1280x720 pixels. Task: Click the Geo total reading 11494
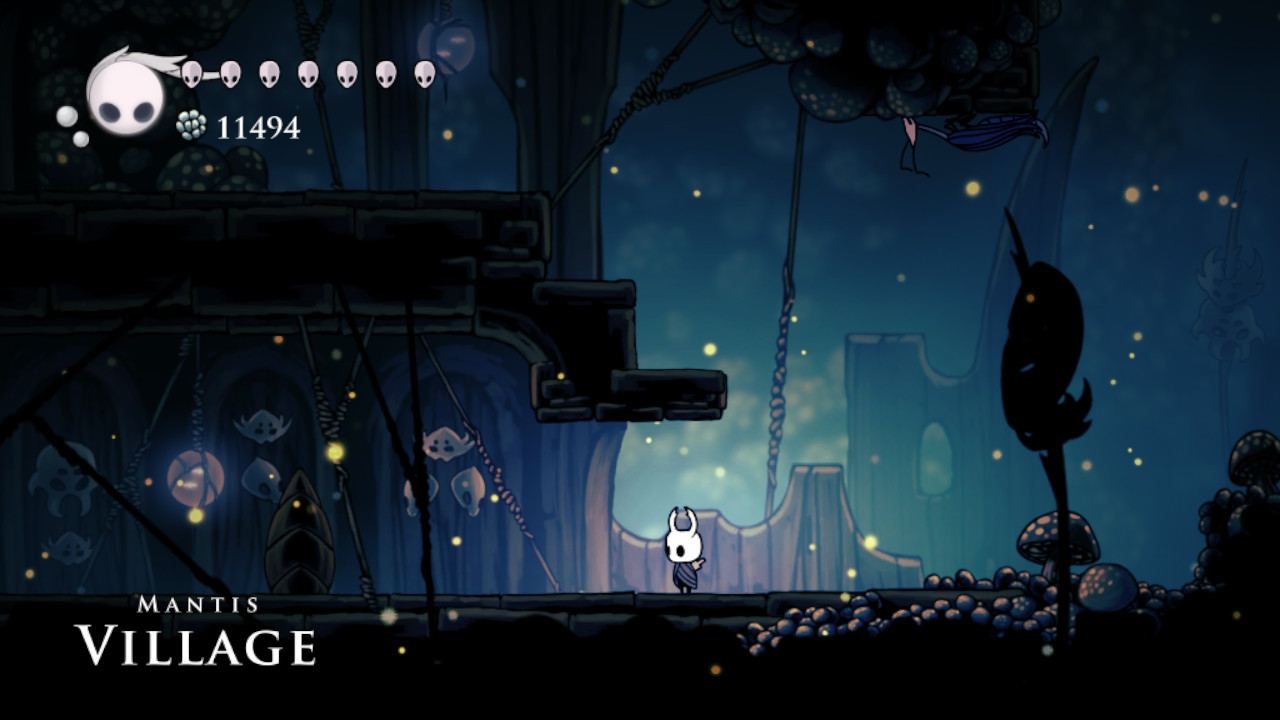click(260, 128)
